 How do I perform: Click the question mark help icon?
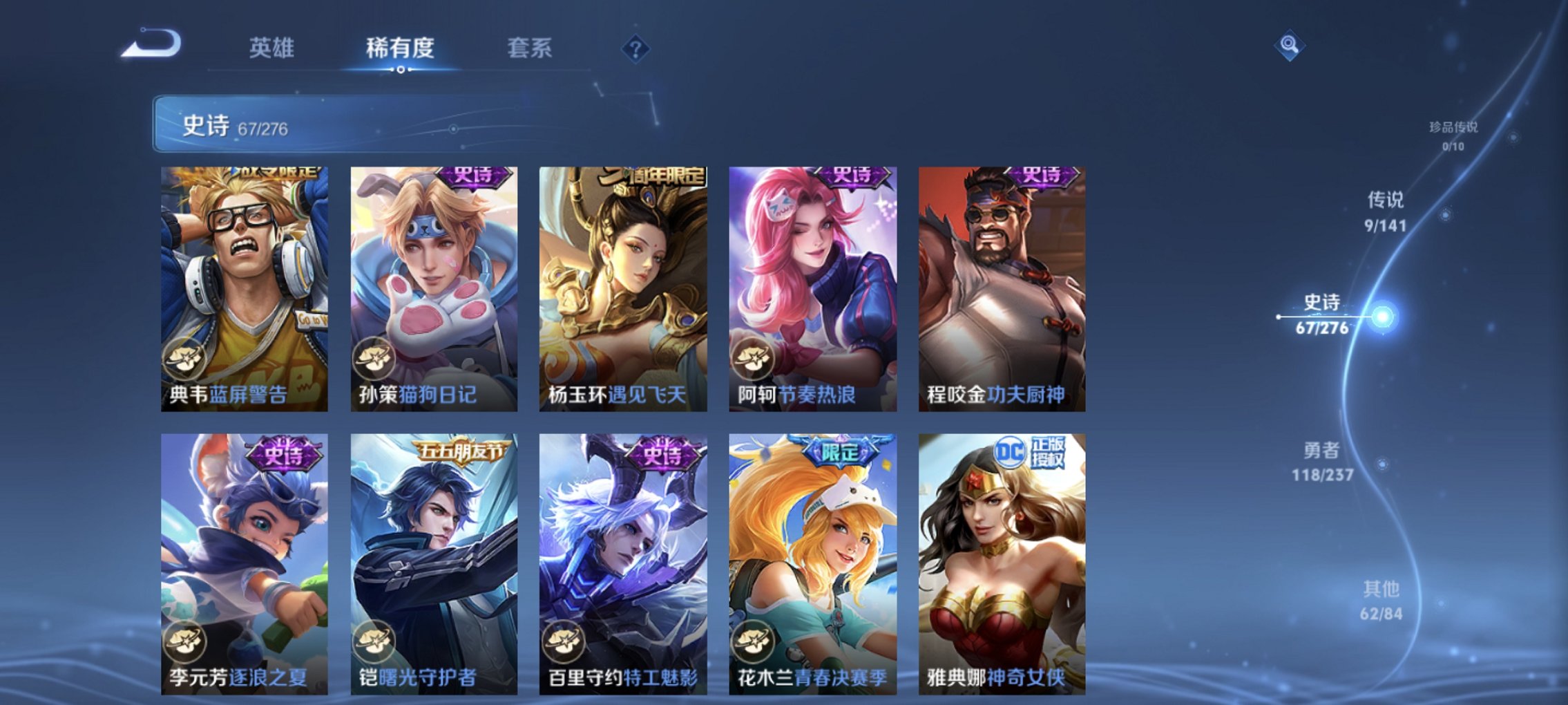click(x=635, y=48)
